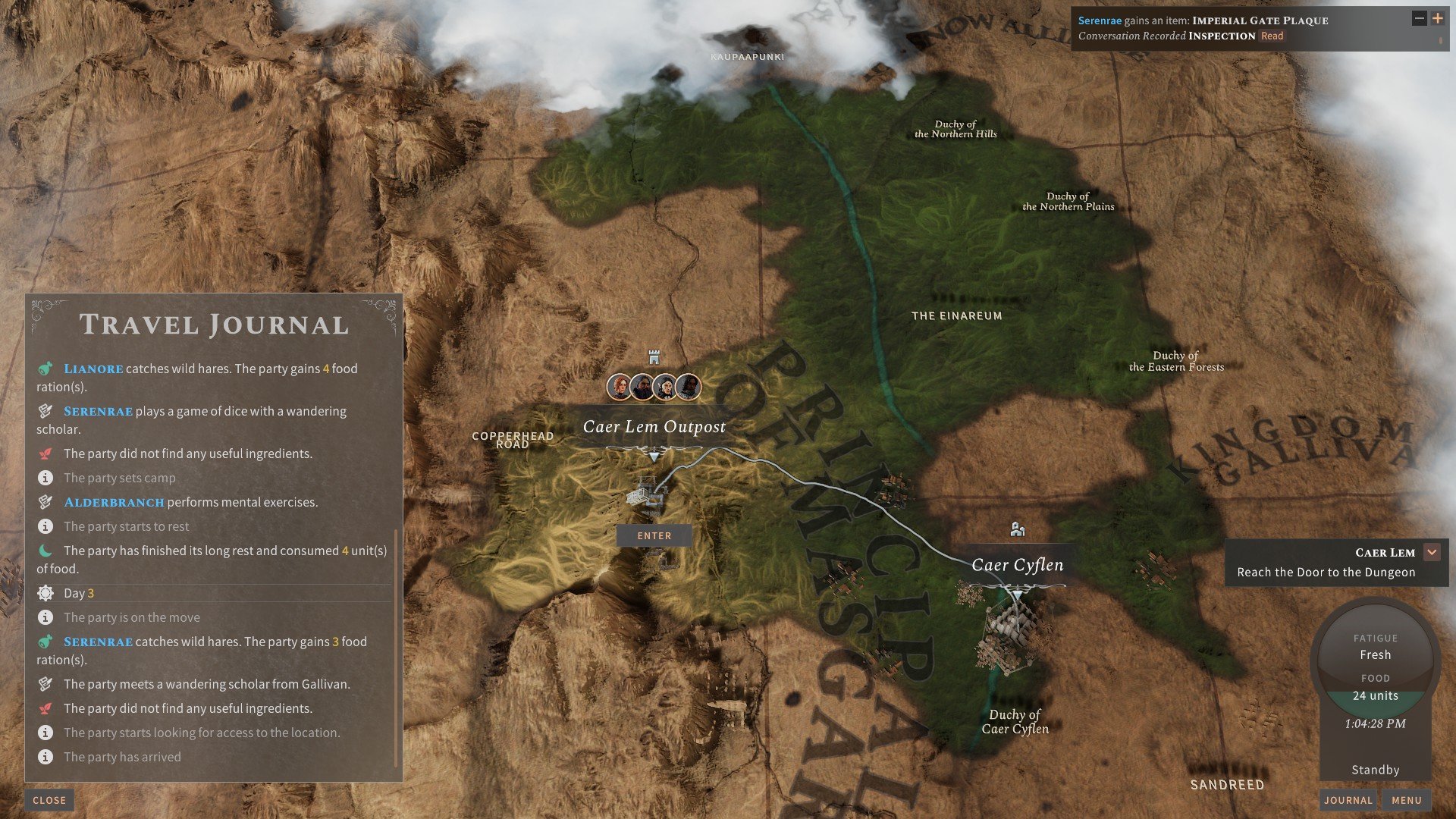Click the Lianore name in the journal

click(x=93, y=369)
